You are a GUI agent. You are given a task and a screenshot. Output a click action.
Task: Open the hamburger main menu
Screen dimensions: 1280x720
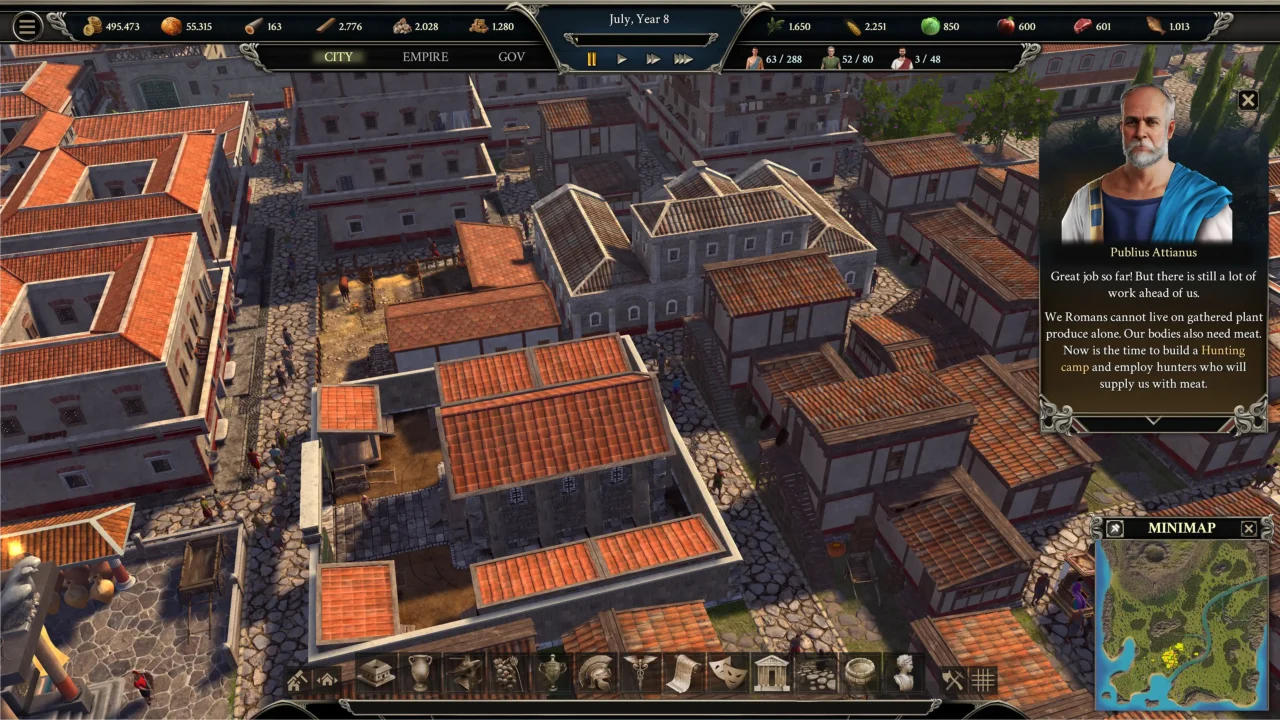tap(27, 26)
